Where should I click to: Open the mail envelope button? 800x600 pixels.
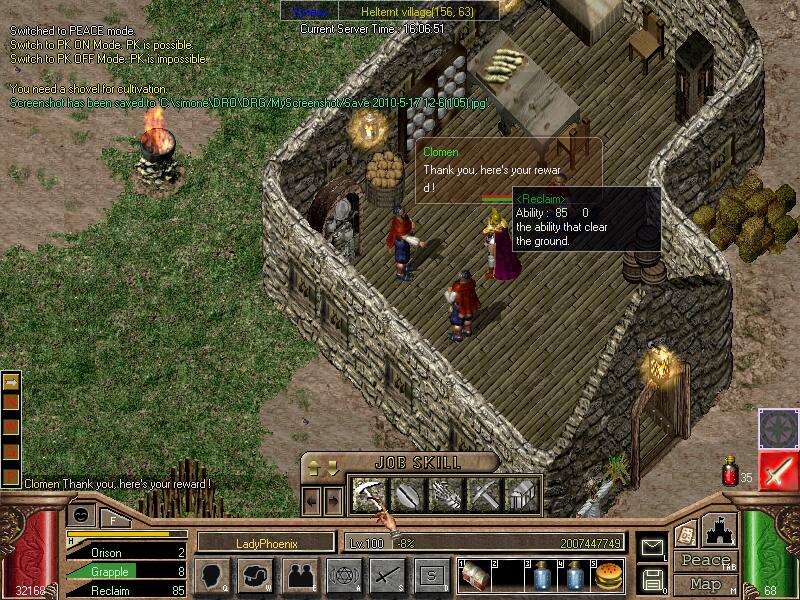coord(651,548)
